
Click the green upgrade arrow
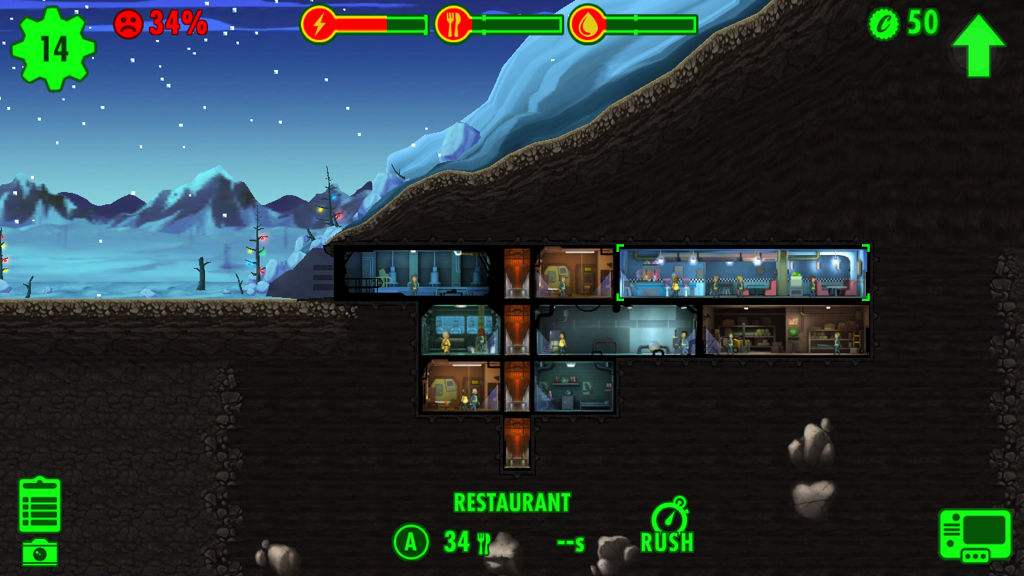pos(978,46)
